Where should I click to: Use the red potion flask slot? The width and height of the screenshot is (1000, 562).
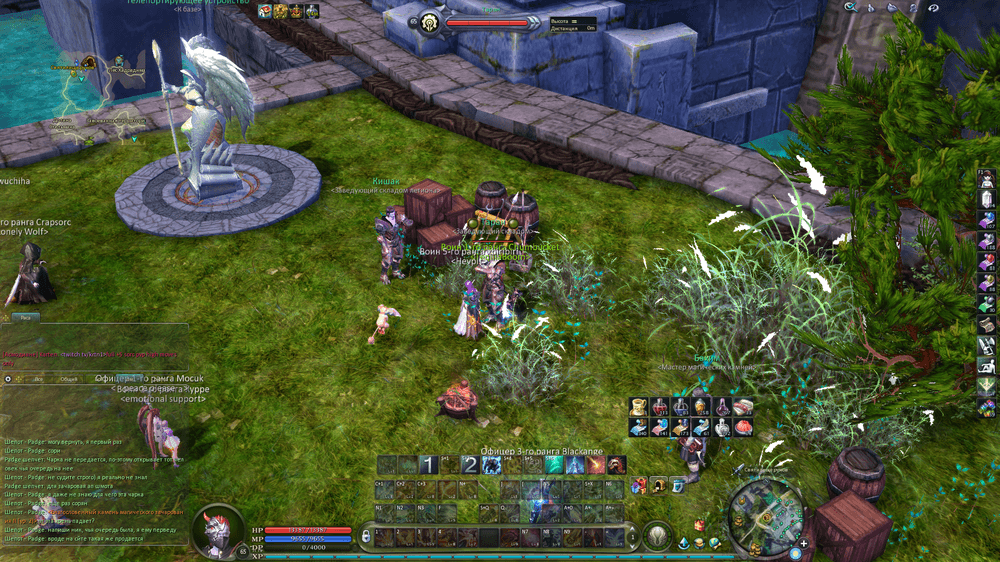659,407
